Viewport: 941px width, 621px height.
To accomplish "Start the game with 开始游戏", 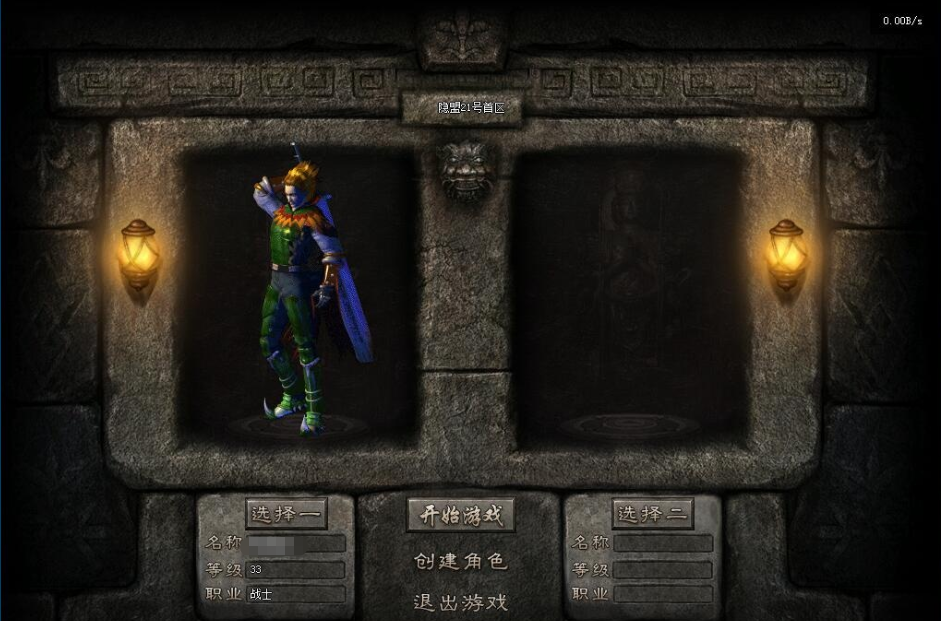I will (x=460, y=515).
